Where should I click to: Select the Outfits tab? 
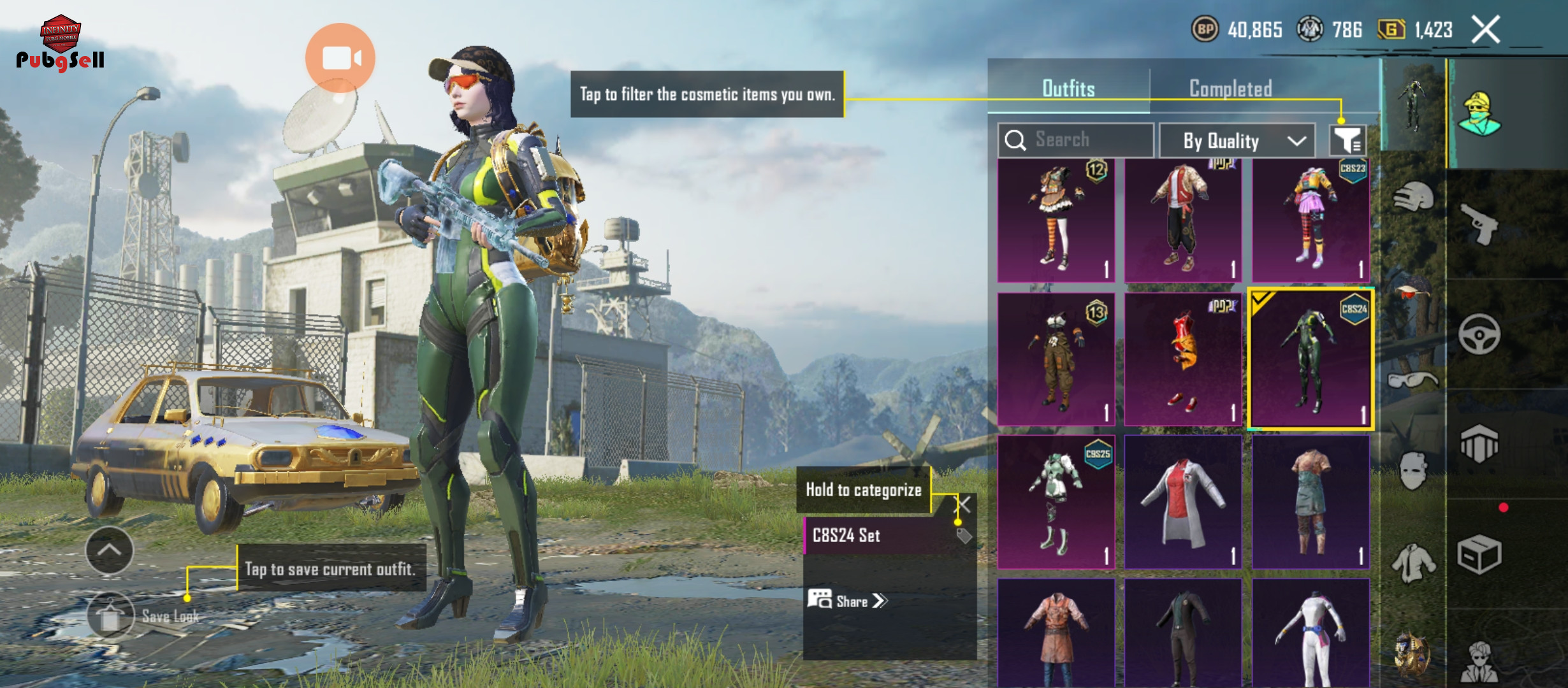coord(1068,89)
